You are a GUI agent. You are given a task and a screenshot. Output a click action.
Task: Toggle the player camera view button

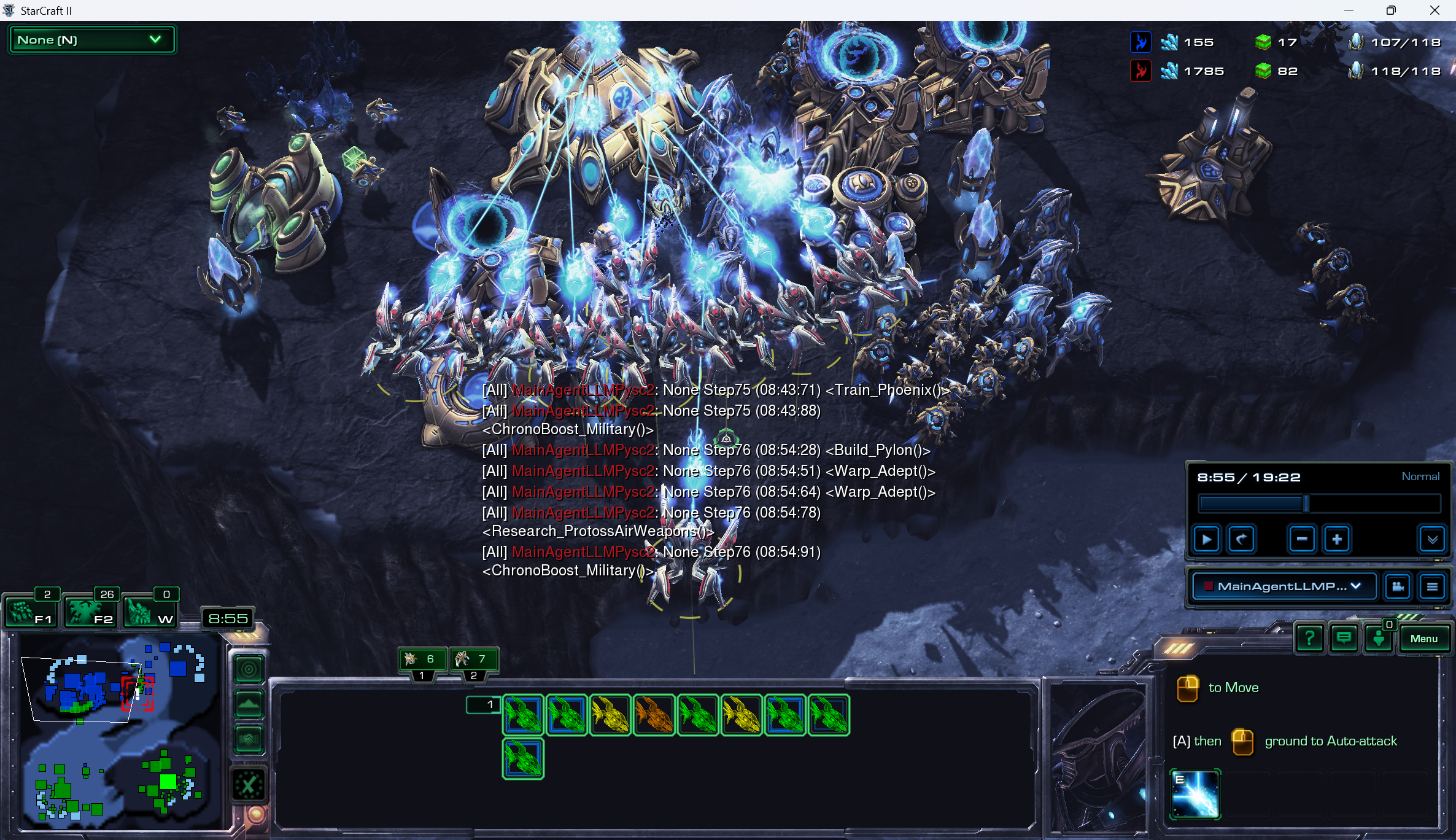tap(1398, 586)
